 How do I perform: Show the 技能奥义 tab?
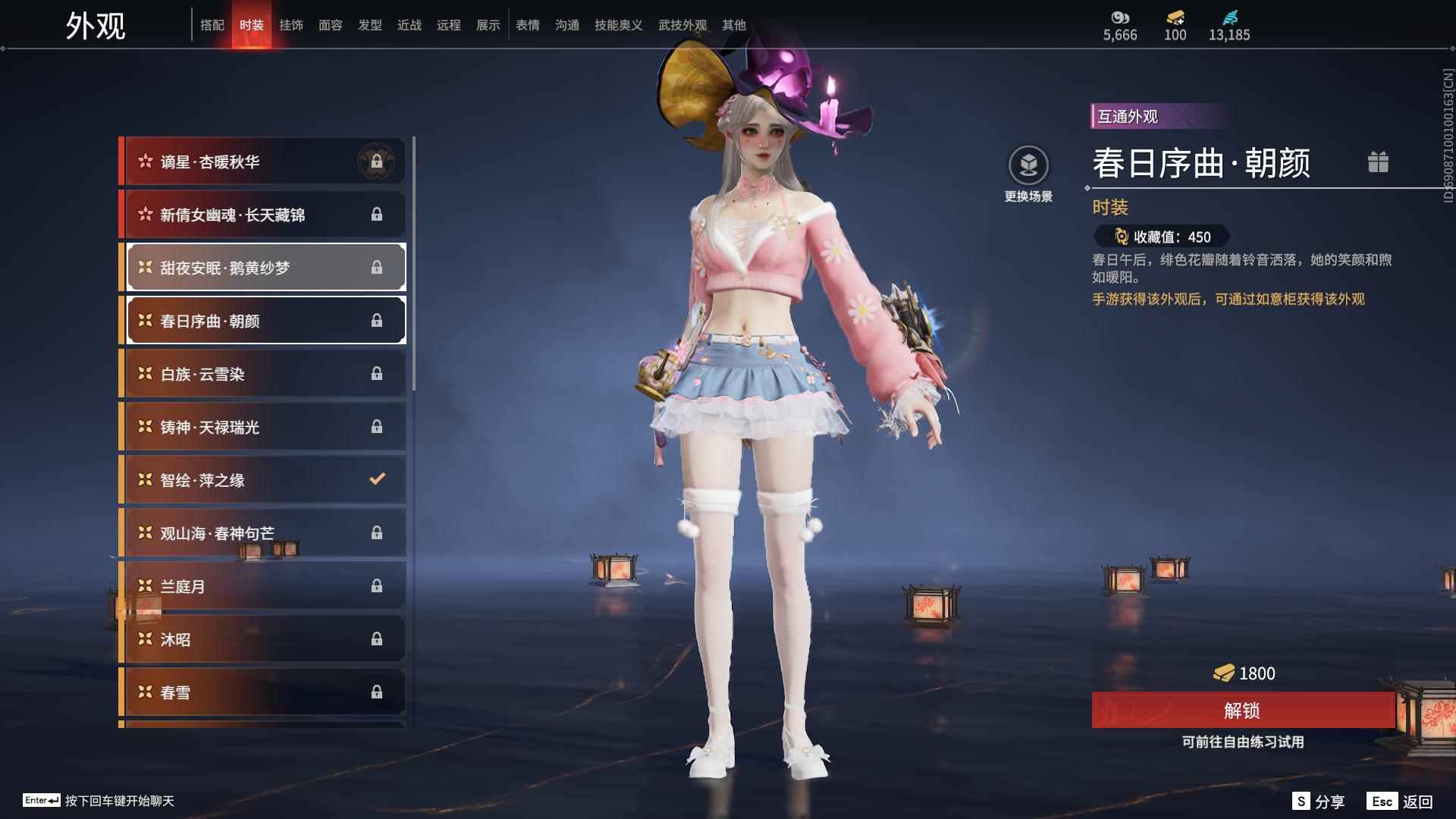click(618, 25)
